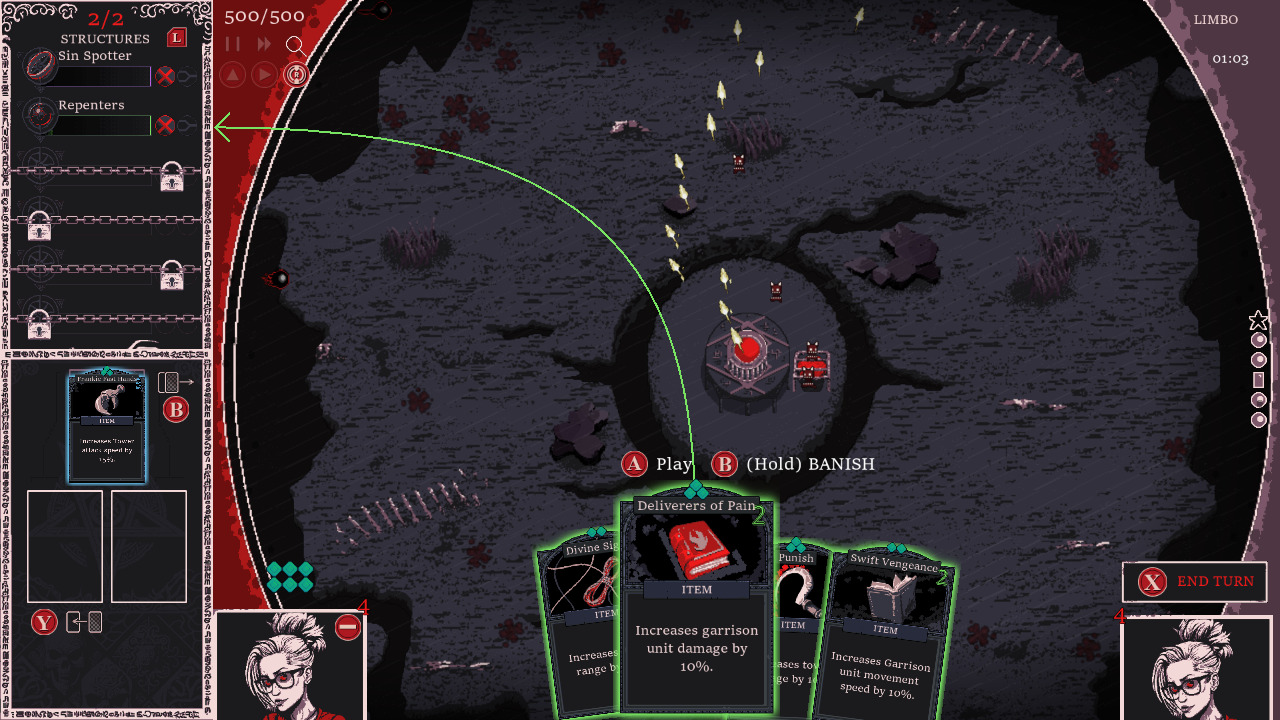Click the LIMBO label at top right
The image size is (1280, 720).
click(1216, 19)
